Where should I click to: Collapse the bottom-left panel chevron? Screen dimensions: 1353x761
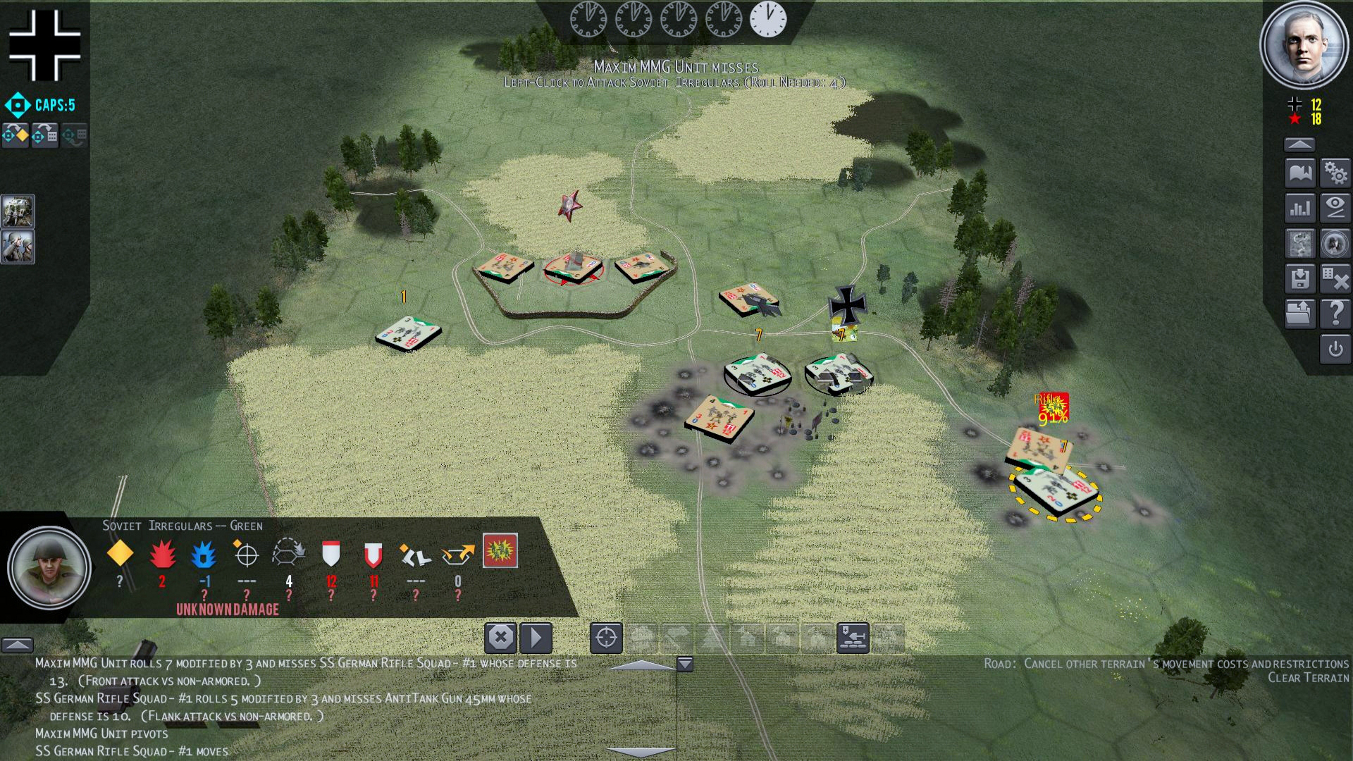(16, 645)
